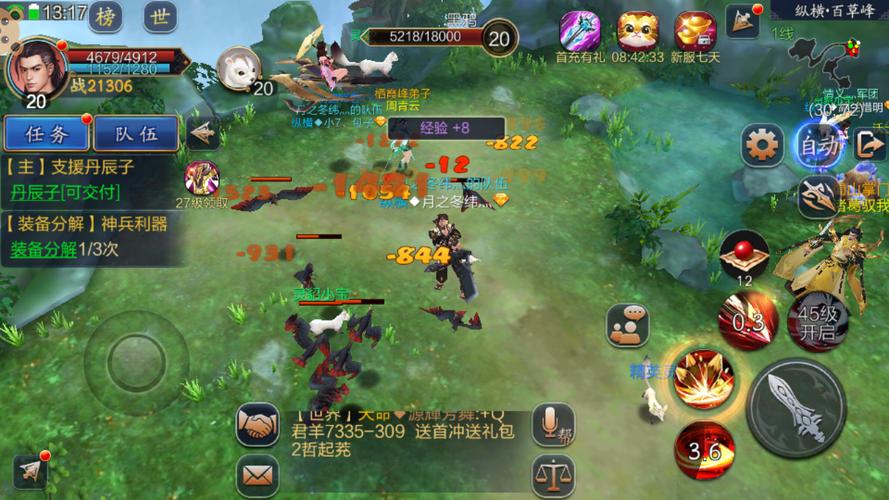Open the cat icon timed reward
Image resolution: width=889 pixels, height=500 pixels.
[638, 32]
